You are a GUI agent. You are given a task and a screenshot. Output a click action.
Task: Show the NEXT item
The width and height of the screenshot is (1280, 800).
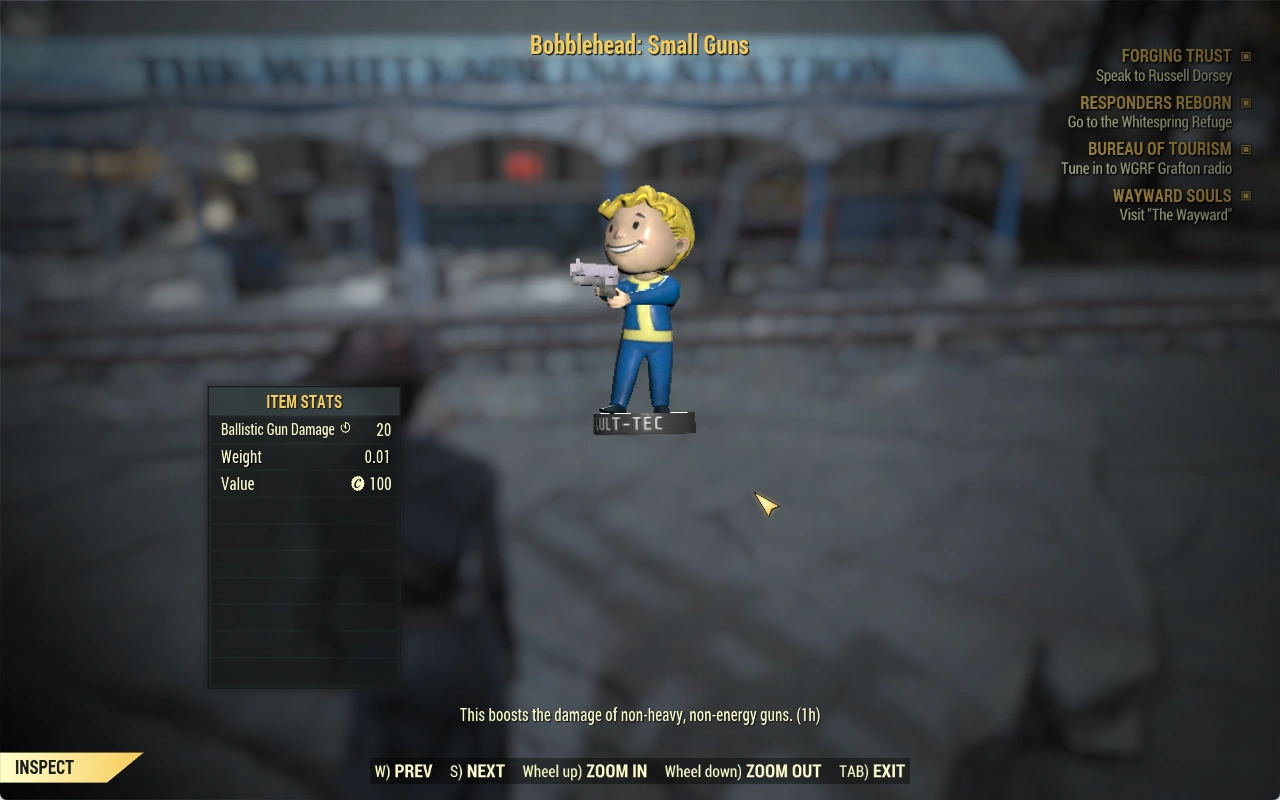(478, 771)
